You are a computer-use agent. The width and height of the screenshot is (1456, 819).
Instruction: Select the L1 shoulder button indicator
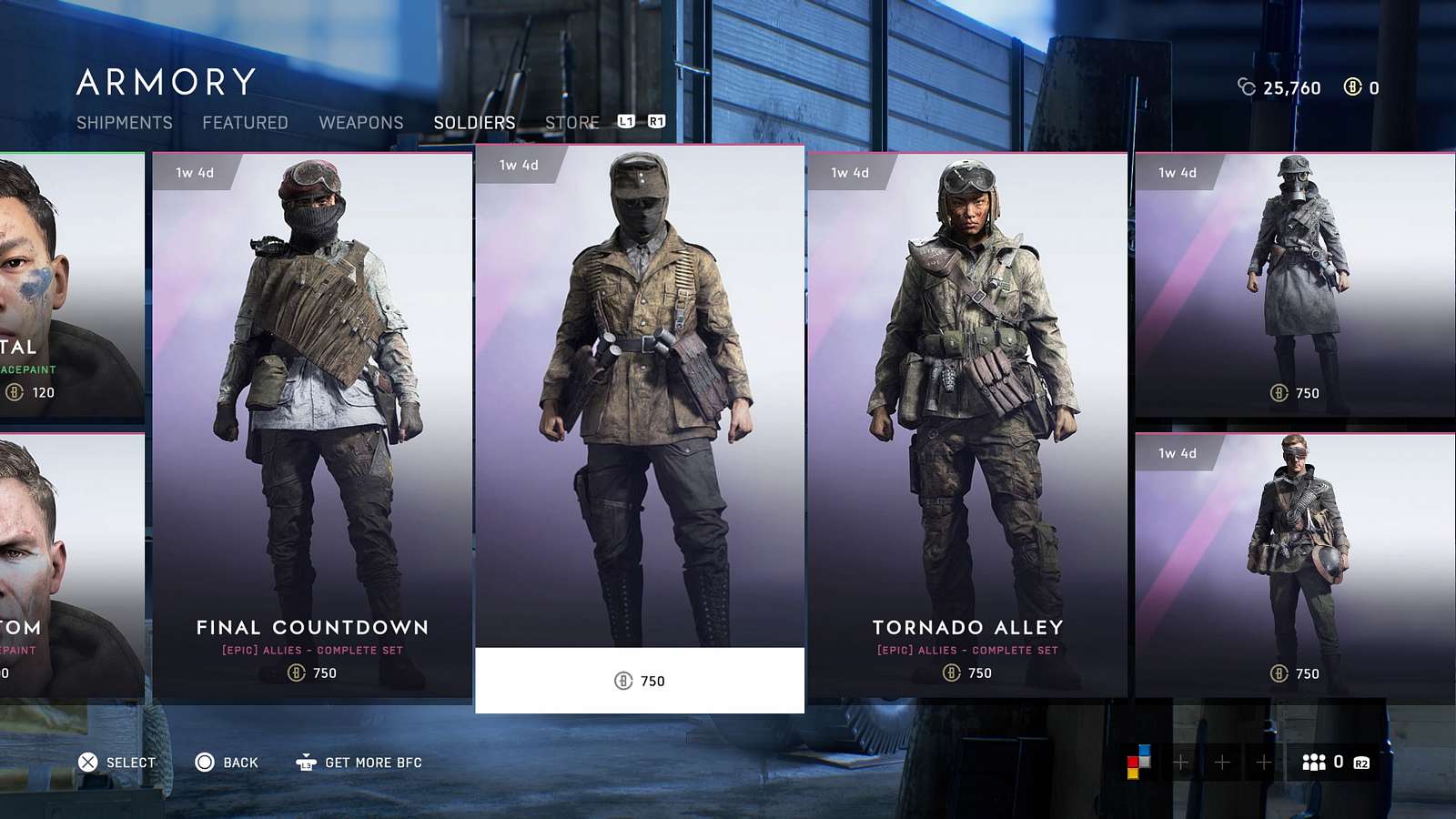(x=627, y=121)
